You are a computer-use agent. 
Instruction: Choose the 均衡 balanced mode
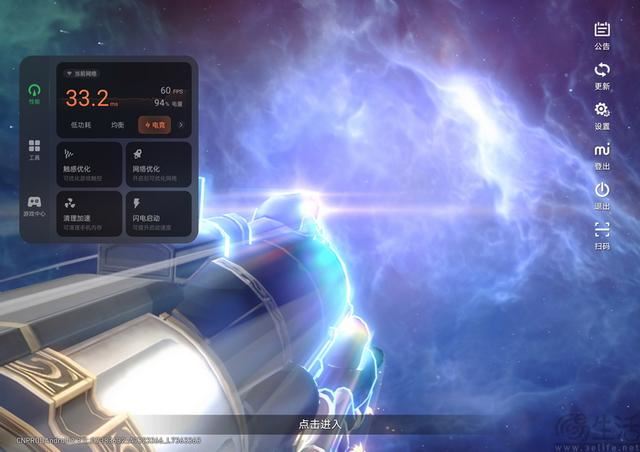coord(118,125)
